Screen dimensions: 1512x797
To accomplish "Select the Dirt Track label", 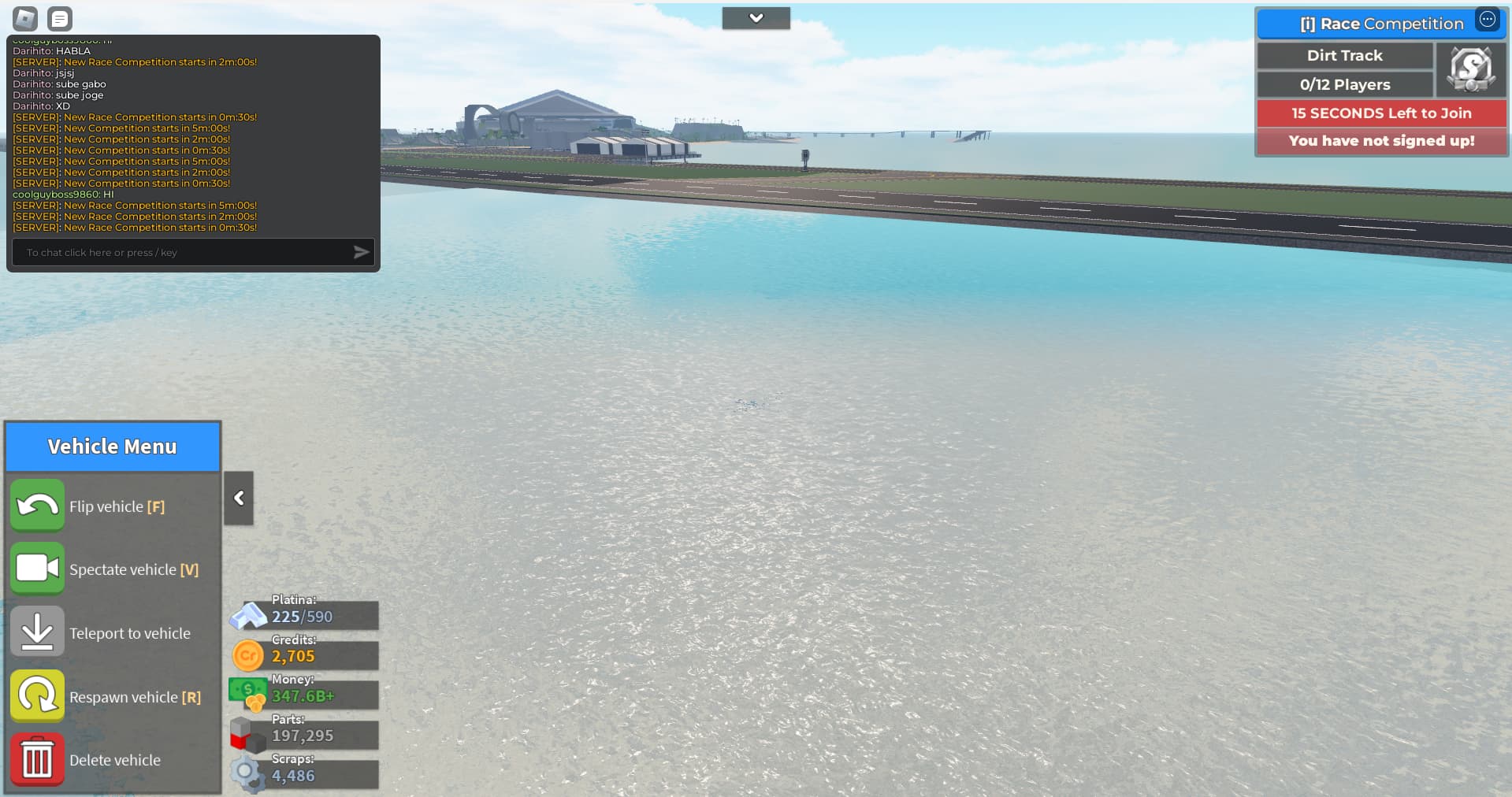I will pos(1344,55).
